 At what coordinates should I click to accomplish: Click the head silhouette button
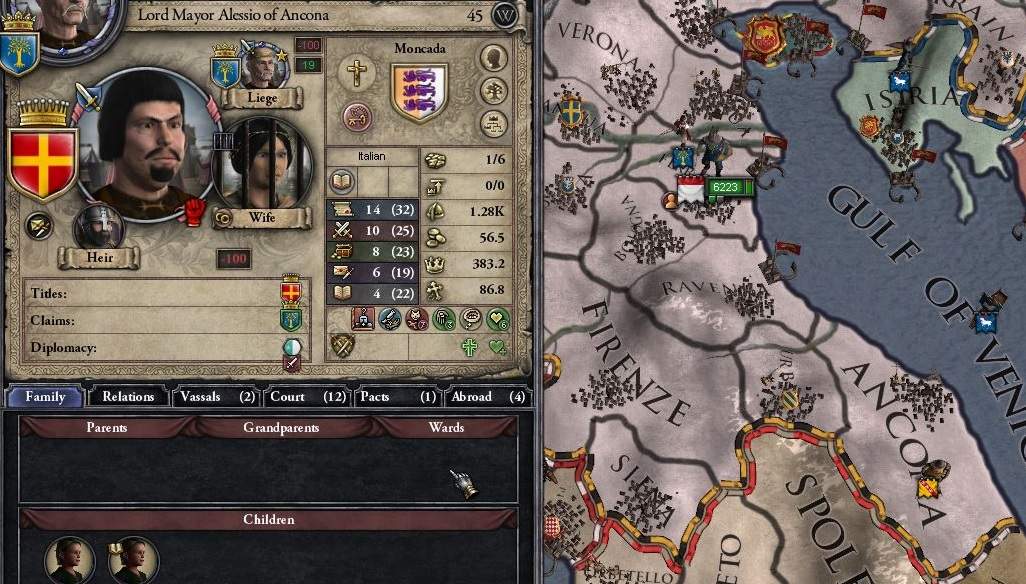point(493,58)
